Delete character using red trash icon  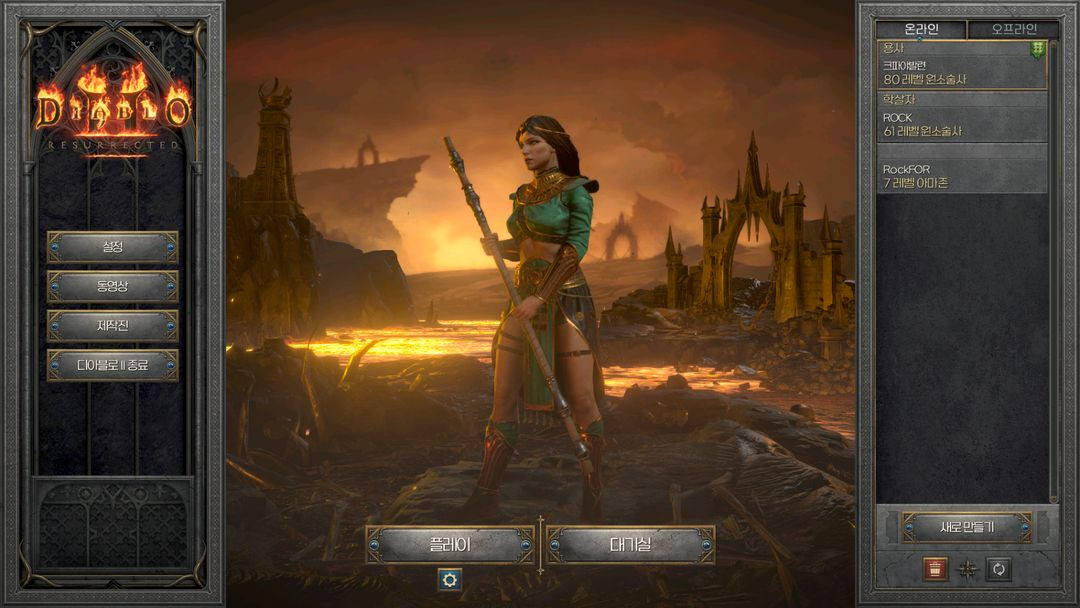[935, 569]
